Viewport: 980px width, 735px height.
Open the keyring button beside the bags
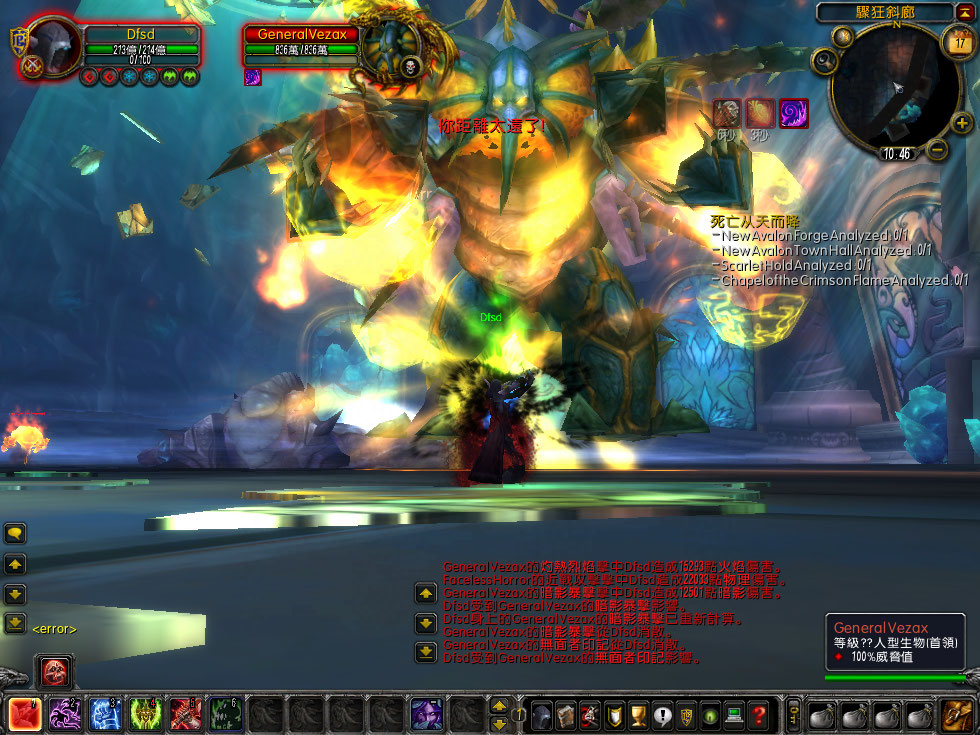click(793, 715)
